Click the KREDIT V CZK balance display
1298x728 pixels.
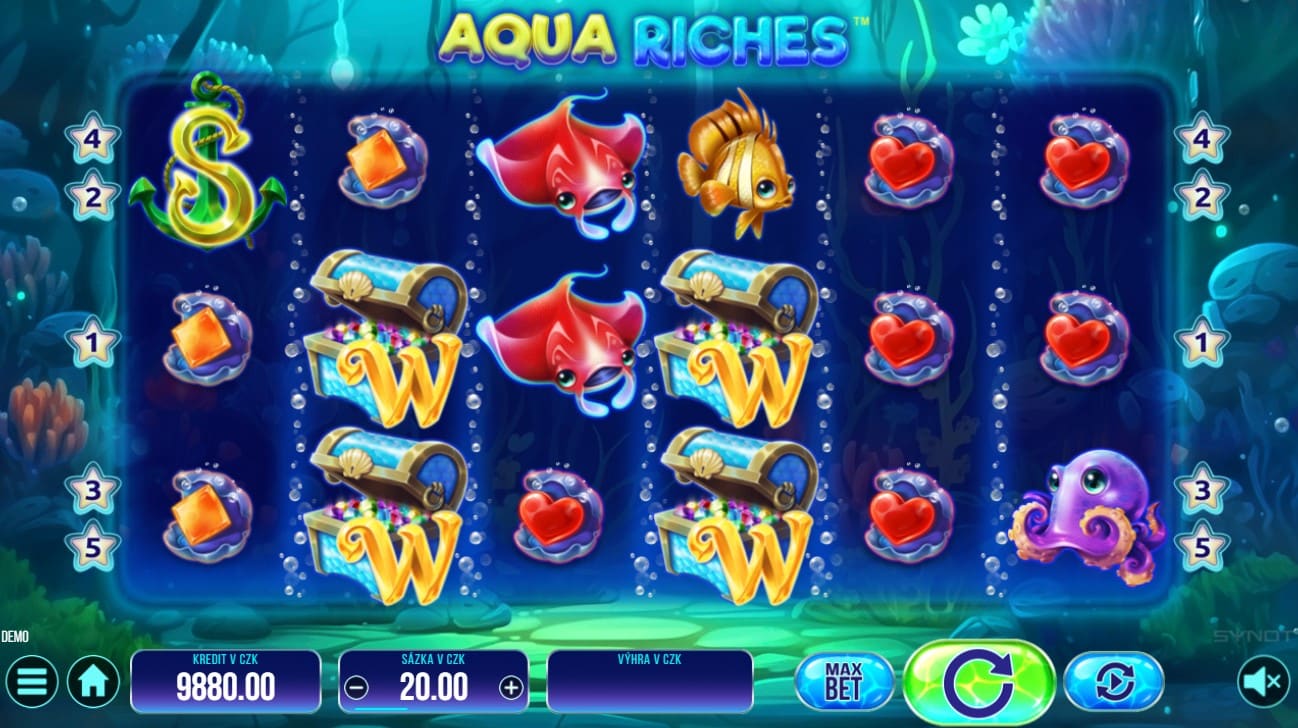(225, 681)
